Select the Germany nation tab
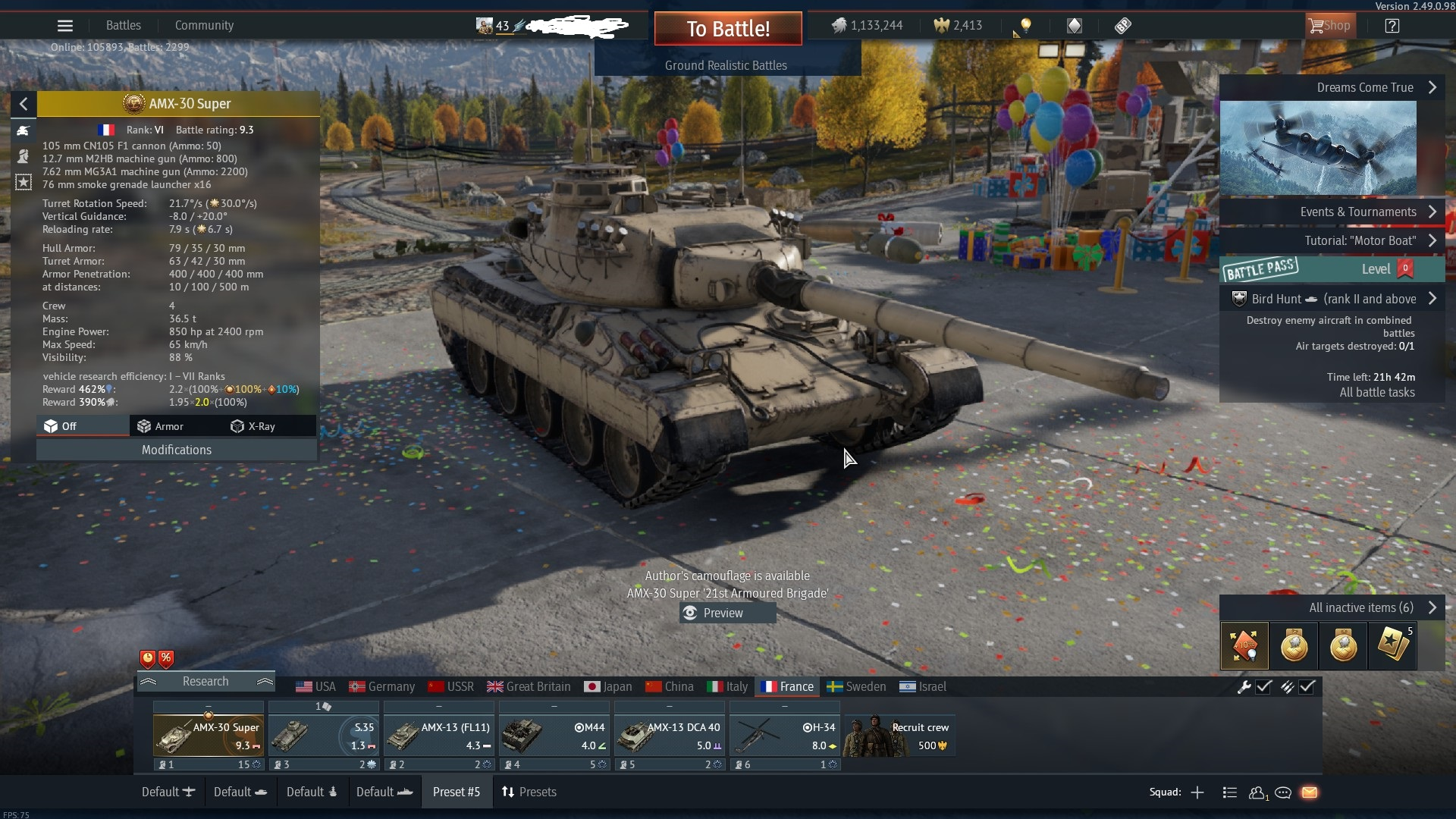The image size is (1456, 819). pos(382,686)
